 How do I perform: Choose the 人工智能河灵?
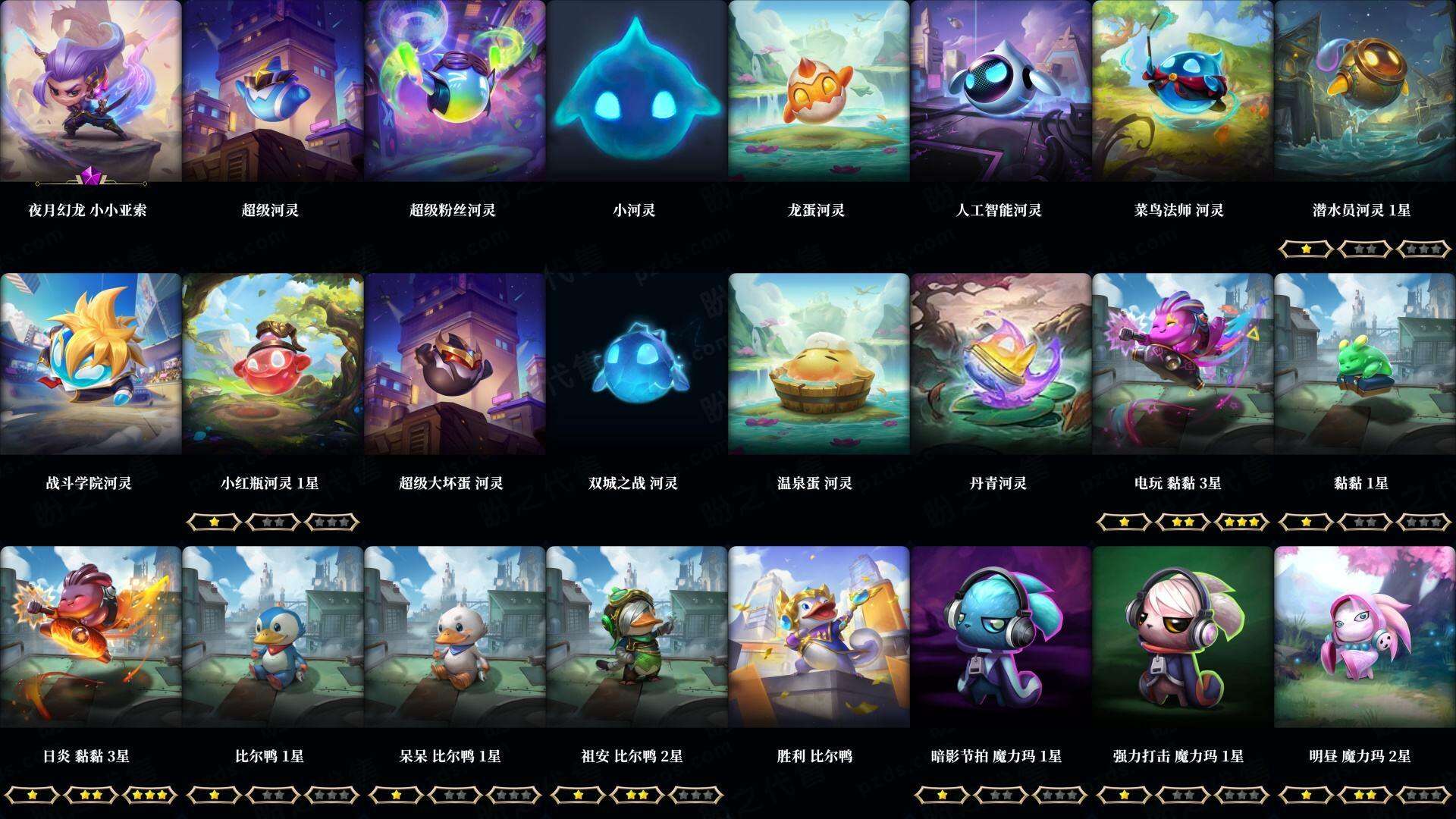(x=997, y=95)
